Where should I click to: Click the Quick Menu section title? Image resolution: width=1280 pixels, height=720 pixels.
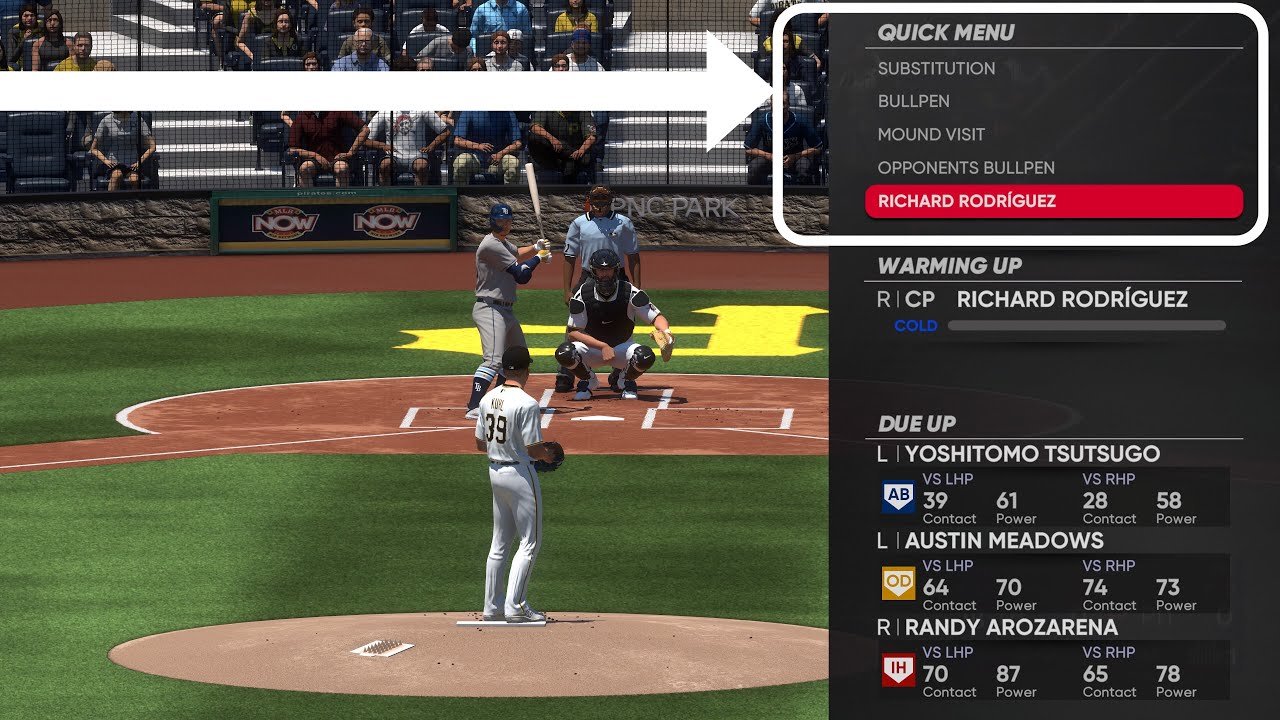coord(946,32)
